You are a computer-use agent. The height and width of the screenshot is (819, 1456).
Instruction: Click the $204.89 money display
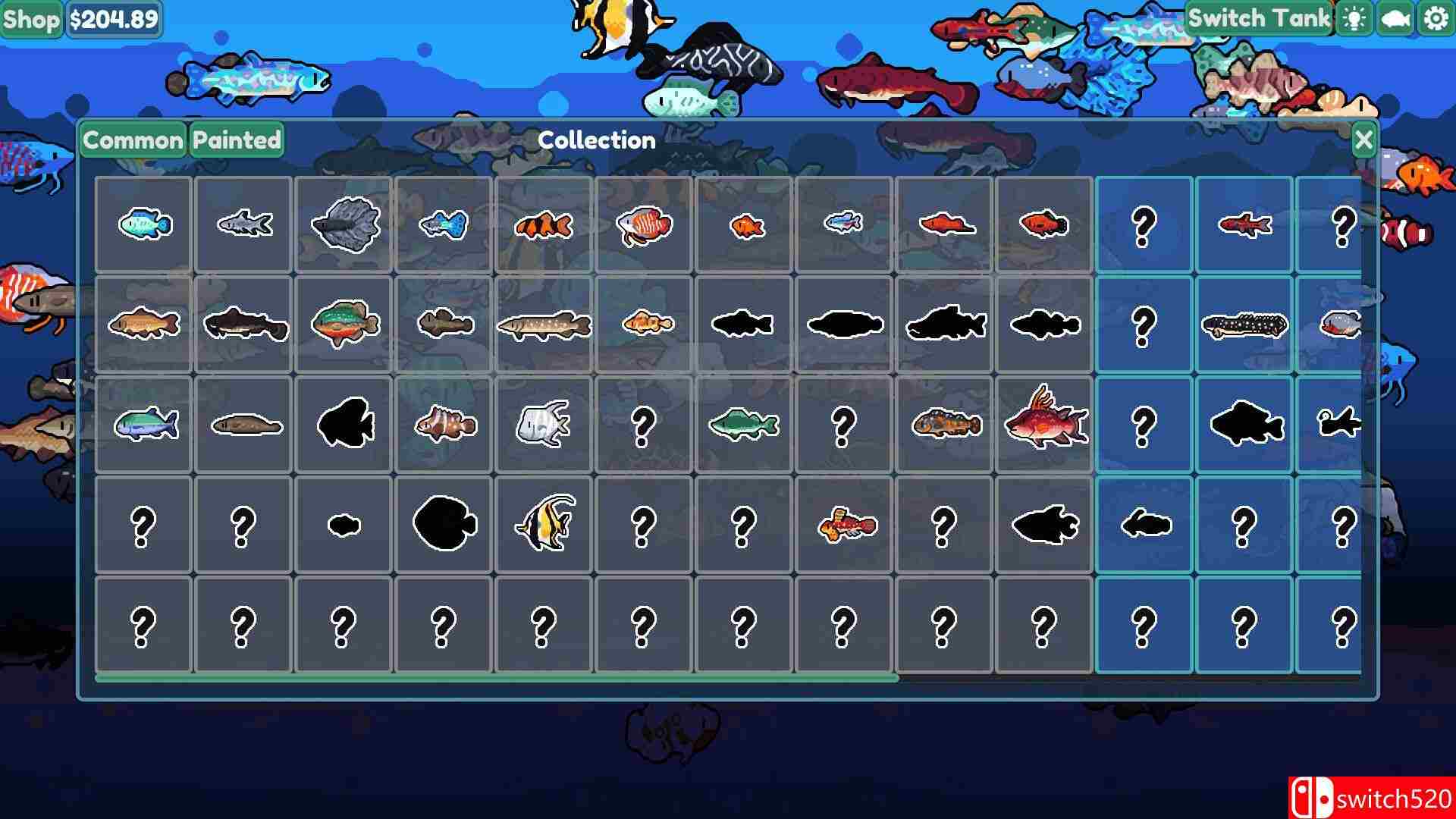pyautogui.click(x=114, y=20)
